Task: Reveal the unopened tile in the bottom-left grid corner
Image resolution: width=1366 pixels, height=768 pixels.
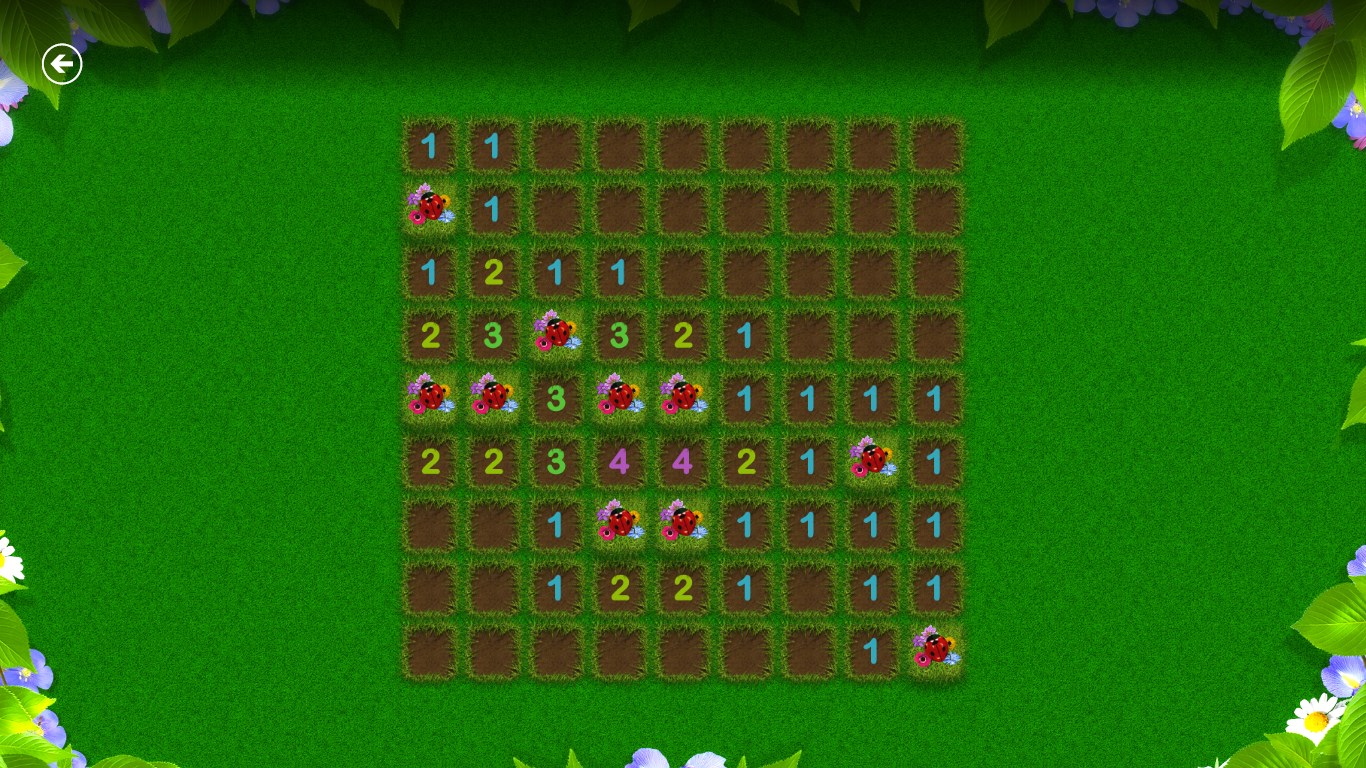Action: pos(430,648)
